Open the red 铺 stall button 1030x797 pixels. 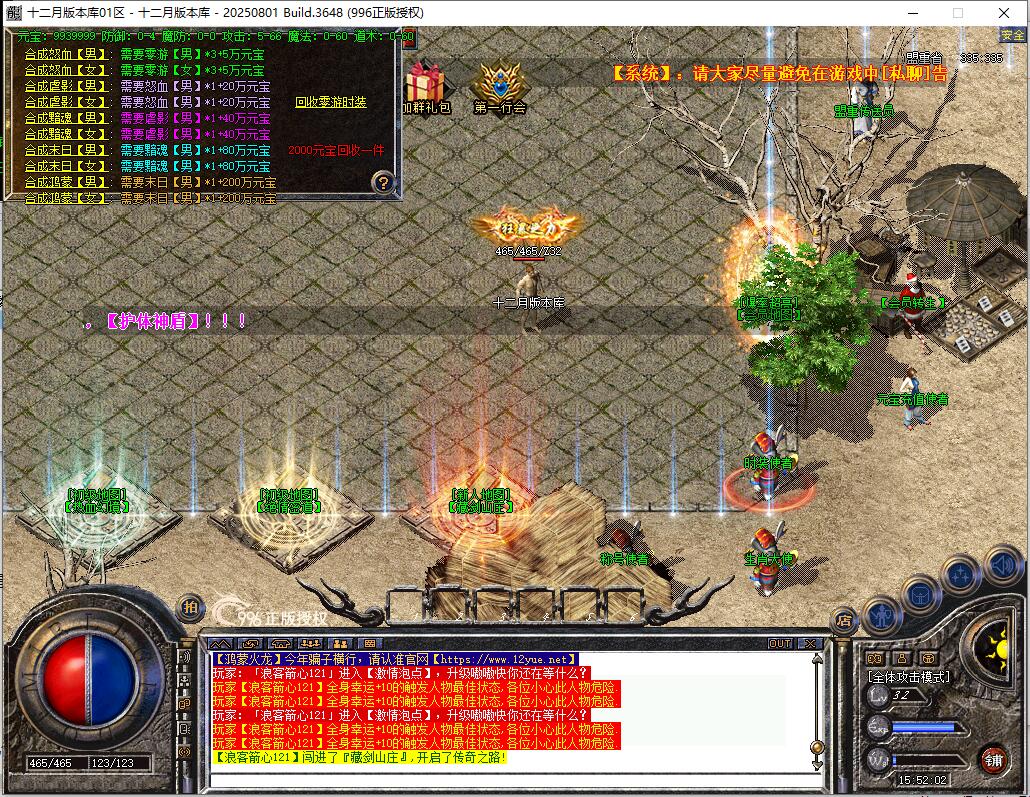[993, 759]
